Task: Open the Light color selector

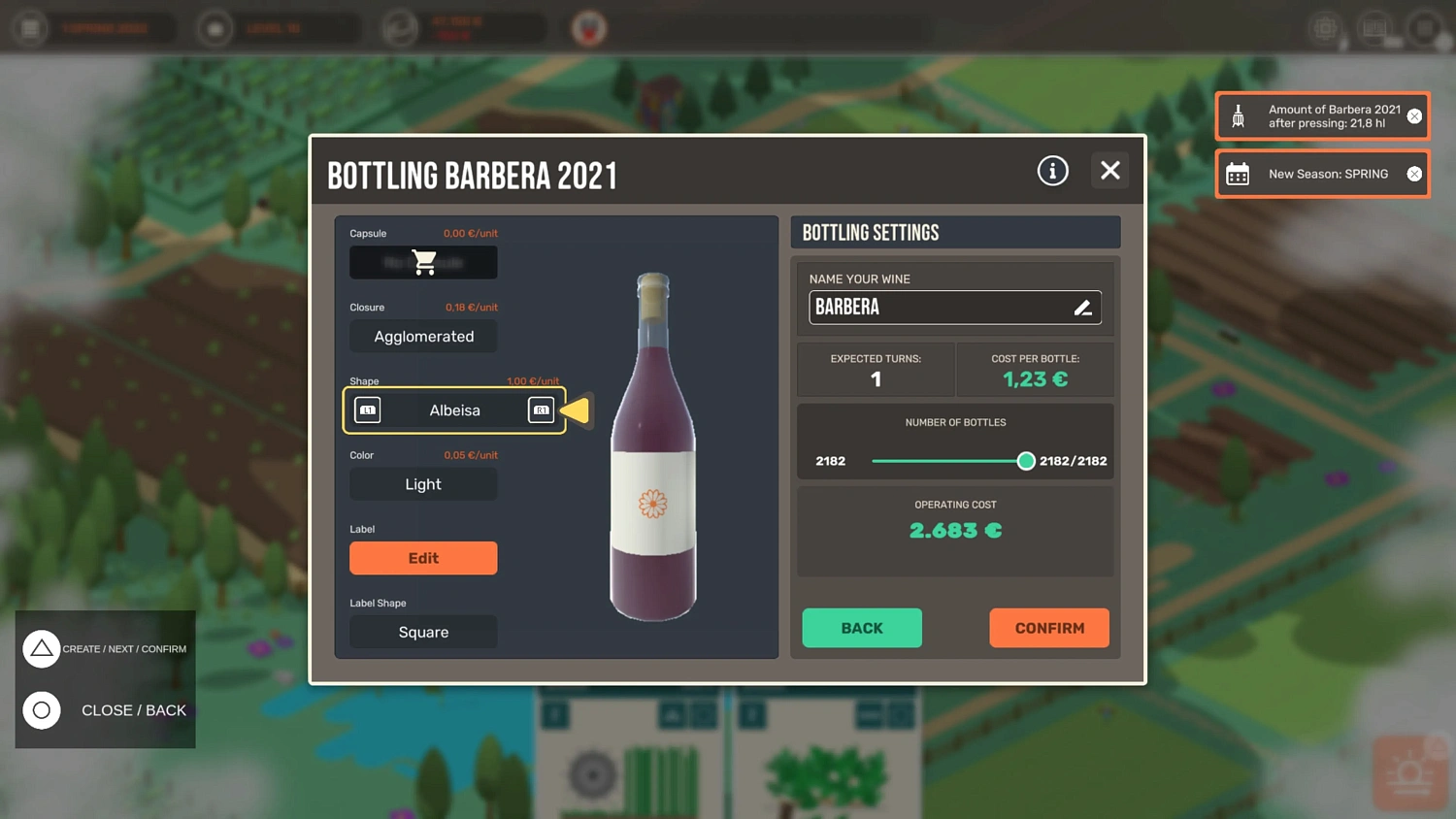Action: [x=423, y=483]
